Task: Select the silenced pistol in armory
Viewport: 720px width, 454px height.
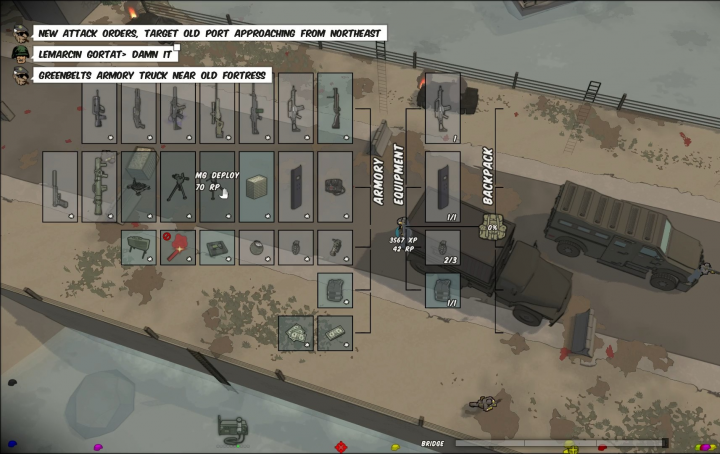Action: [60, 187]
